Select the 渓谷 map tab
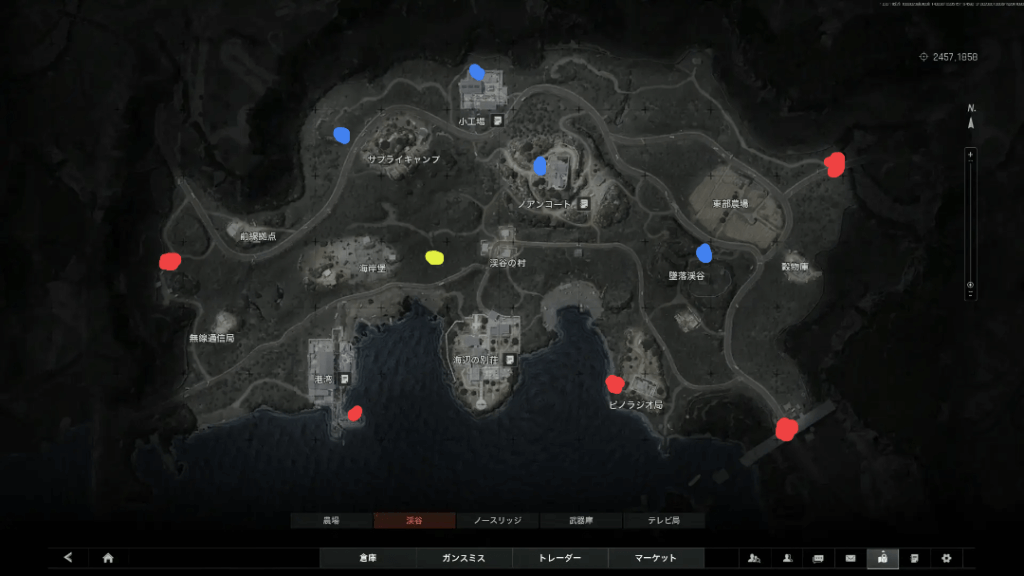Screen dimensions: 1024x576 [x=414, y=521]
